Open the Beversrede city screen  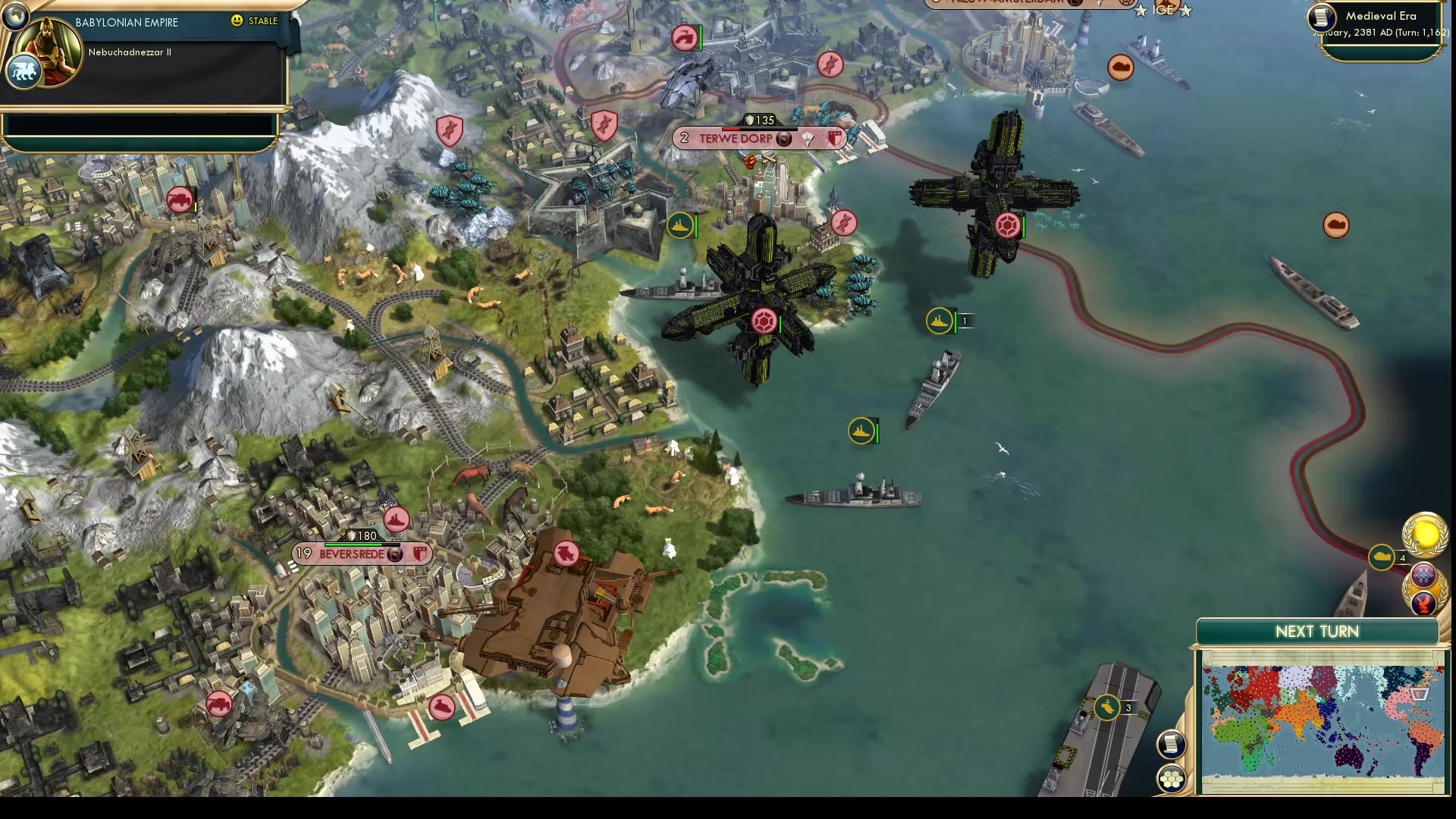pyautogui.click(x=353, y=554)
